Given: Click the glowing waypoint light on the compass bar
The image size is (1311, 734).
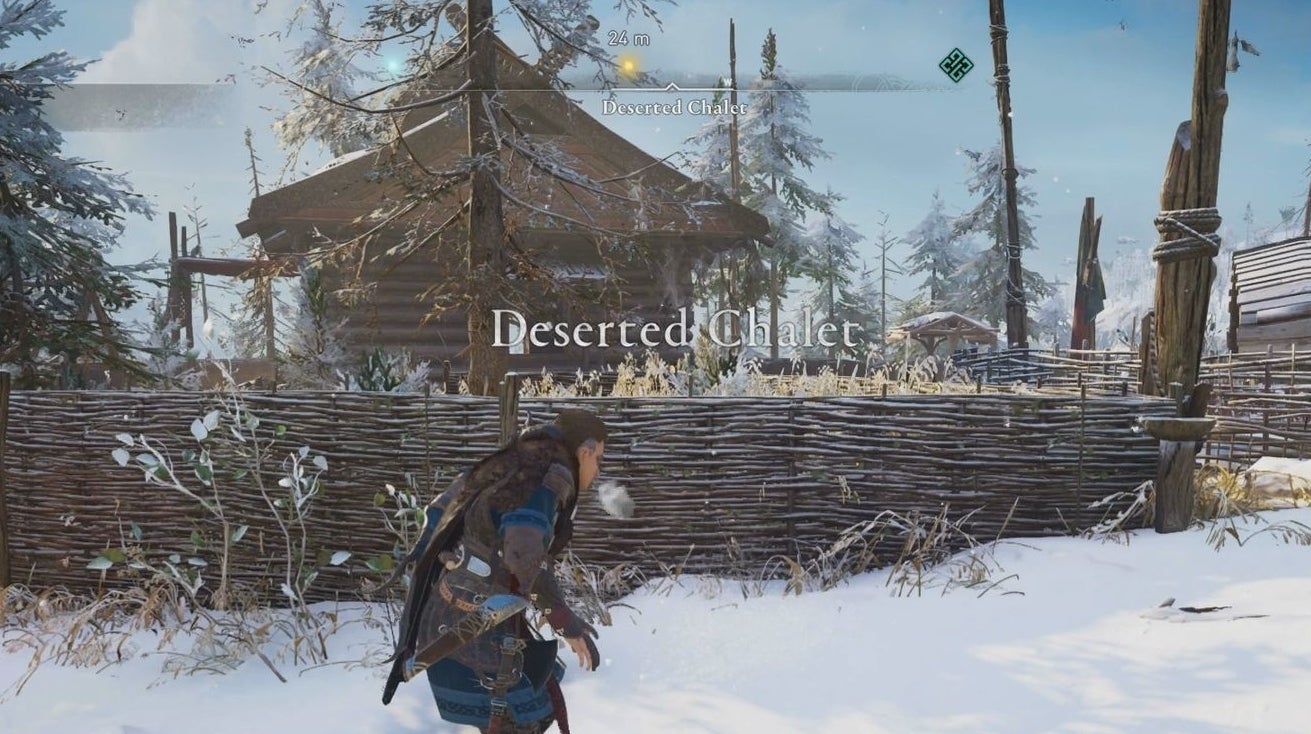Looking at the screenshot, I should [x=628, y=64].
